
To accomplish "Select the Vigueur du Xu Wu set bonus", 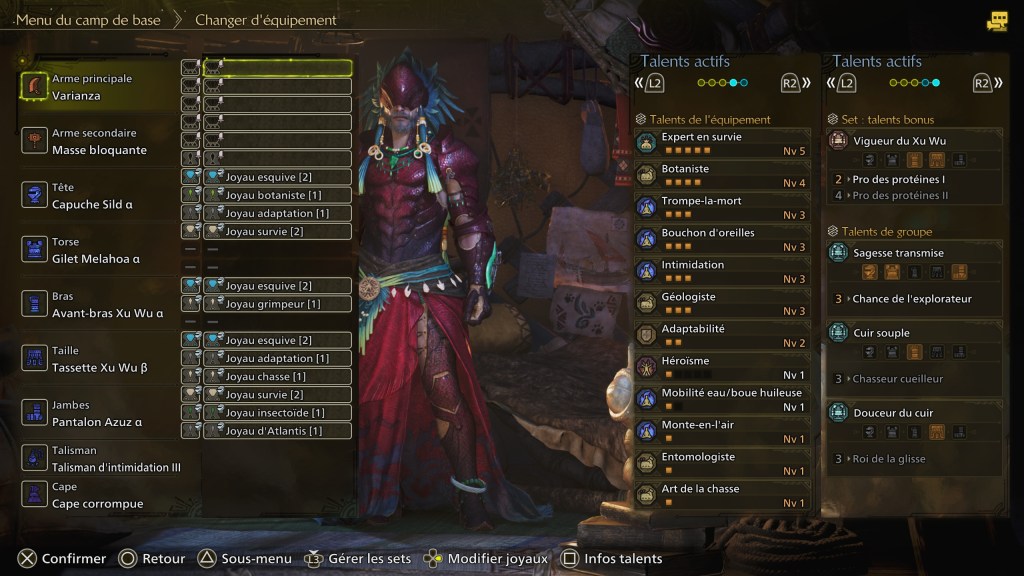I will point(913,141).
